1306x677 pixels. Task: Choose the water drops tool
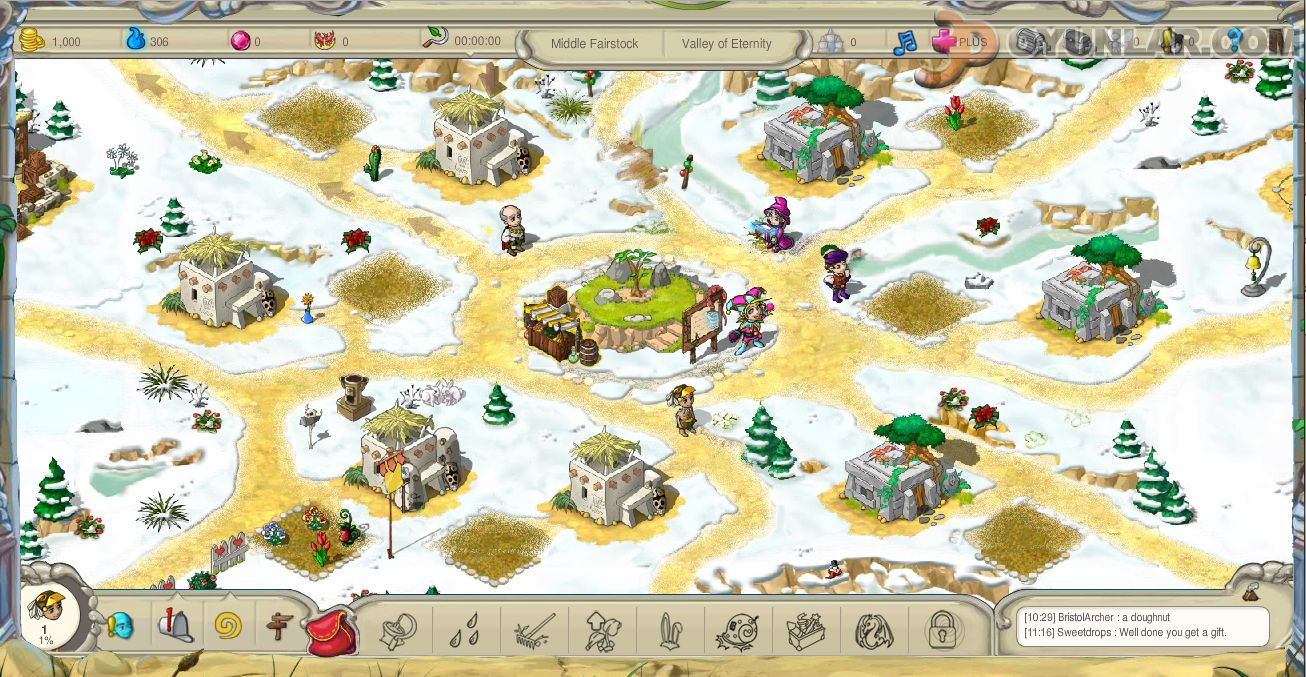pyautogui.click(x=462, y=631)
